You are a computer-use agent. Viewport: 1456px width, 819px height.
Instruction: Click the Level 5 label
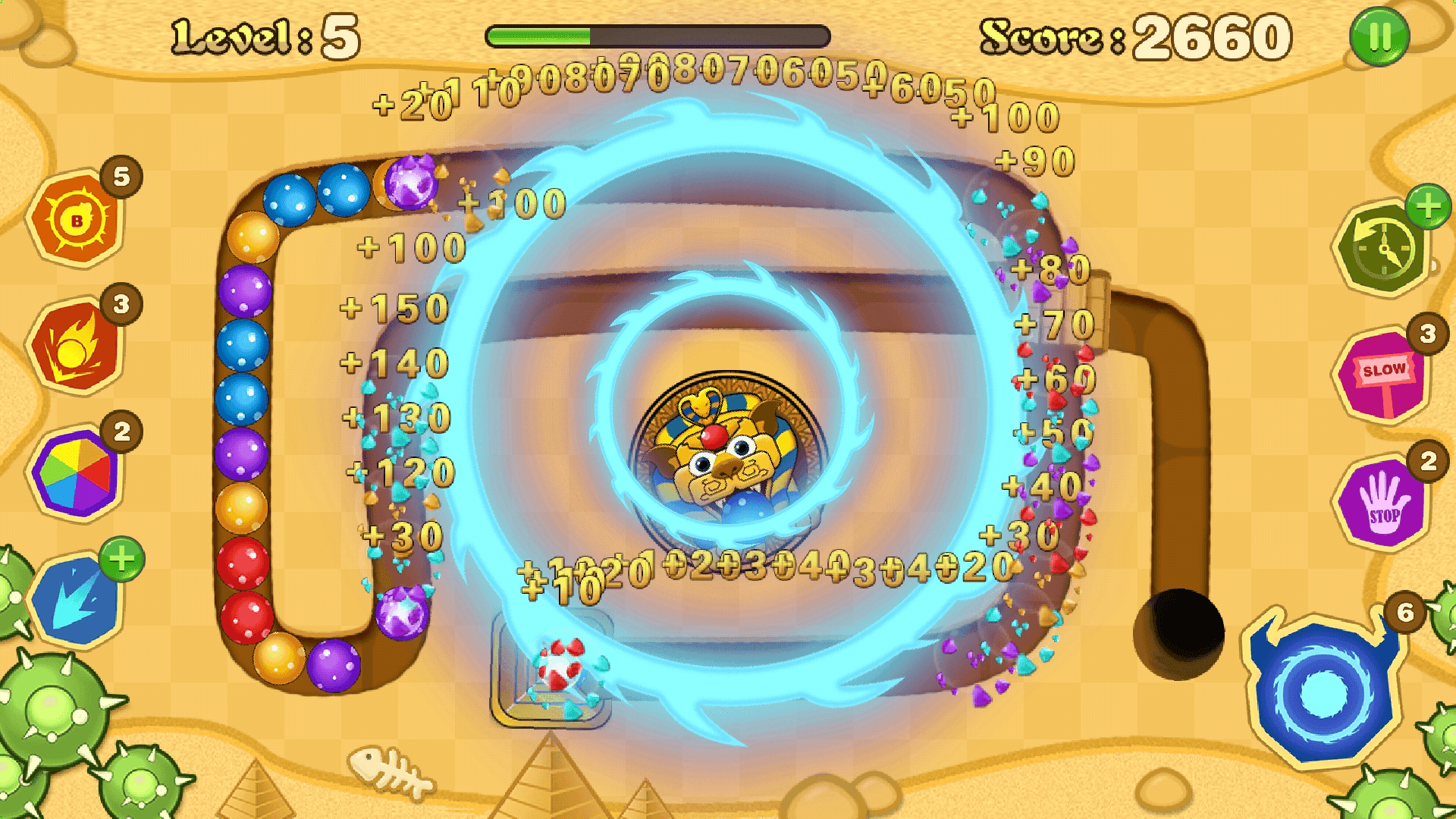point(262,34)
